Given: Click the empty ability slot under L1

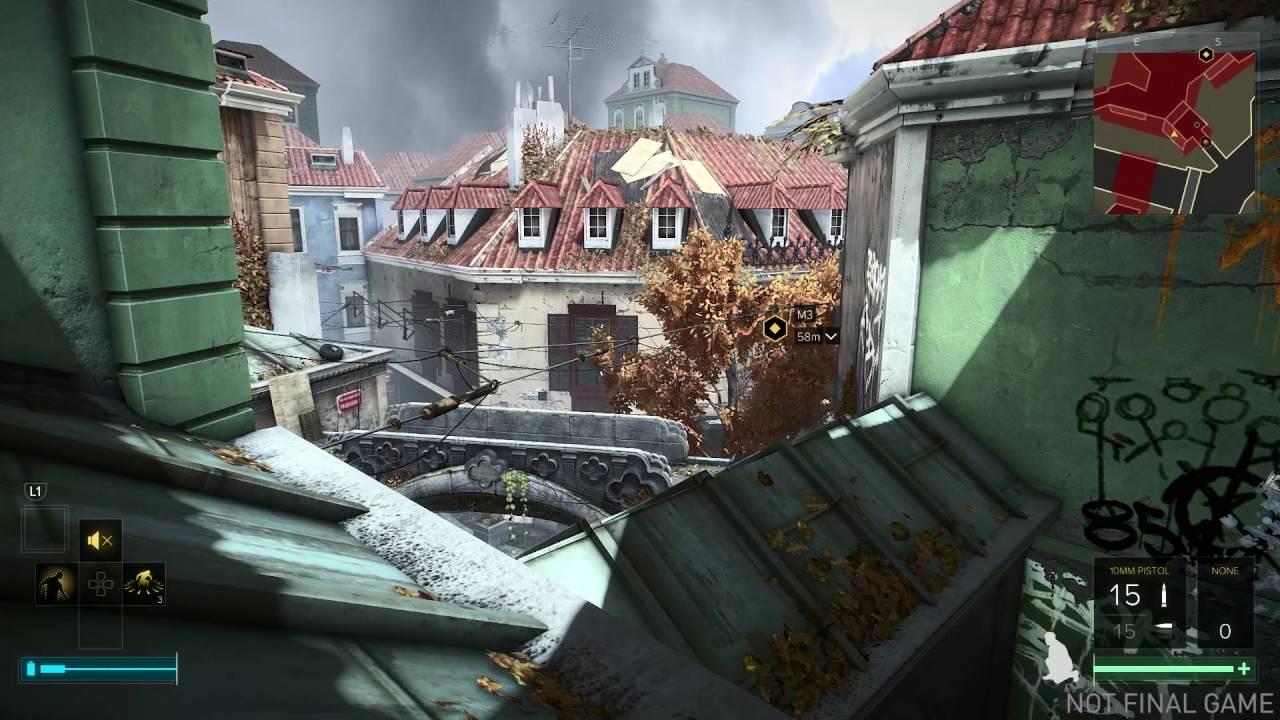Looking at the screenshot, I should [45, 528].
